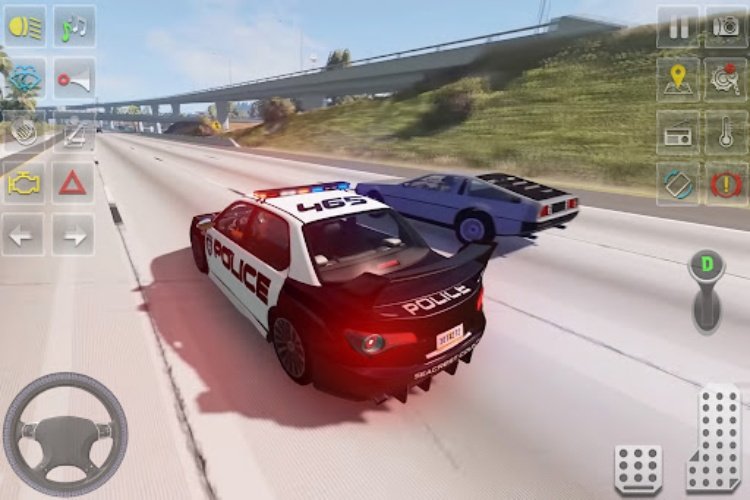Activate the right turn signal arrow
The width and height of the screenshot is (750, 500).
coord(73,235)
